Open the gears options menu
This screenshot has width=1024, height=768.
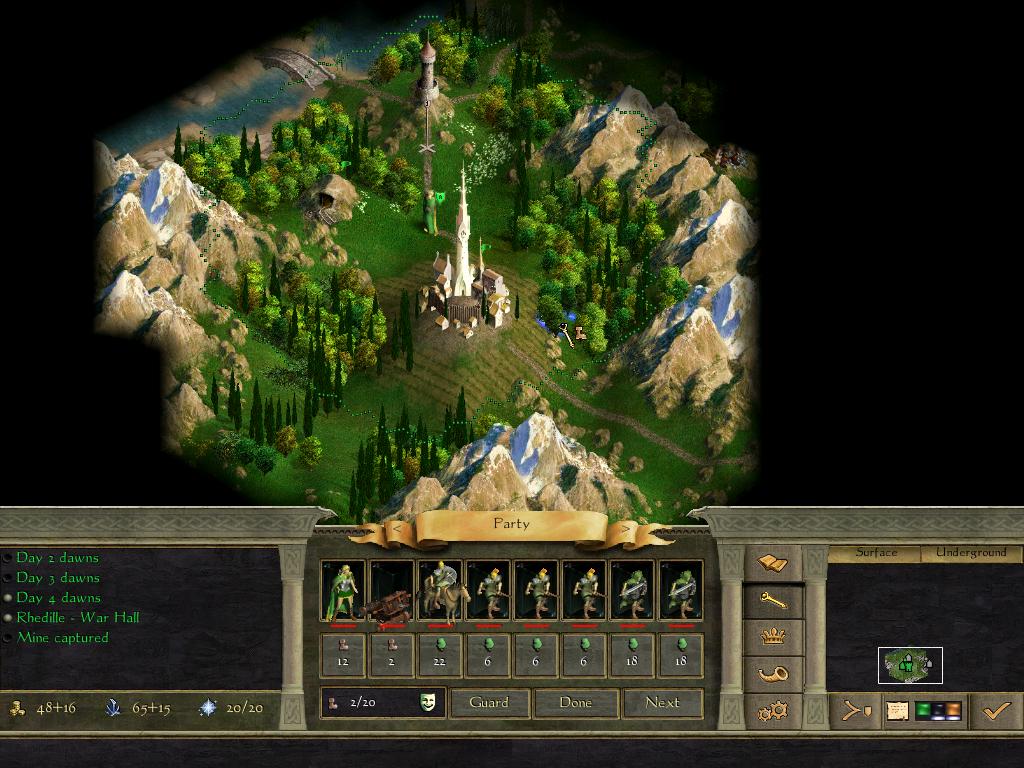tap(775, 711)
